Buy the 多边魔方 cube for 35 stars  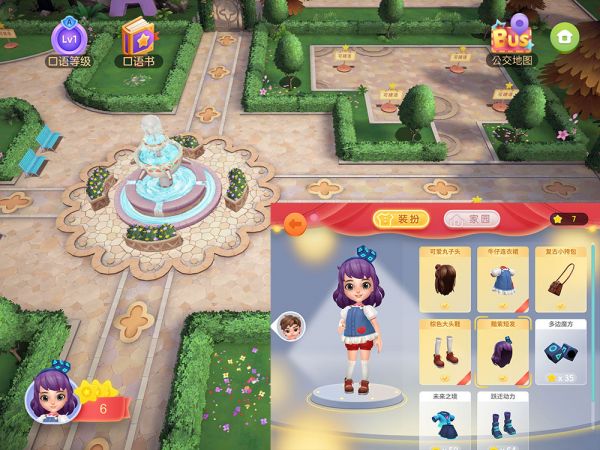point(562,351)
